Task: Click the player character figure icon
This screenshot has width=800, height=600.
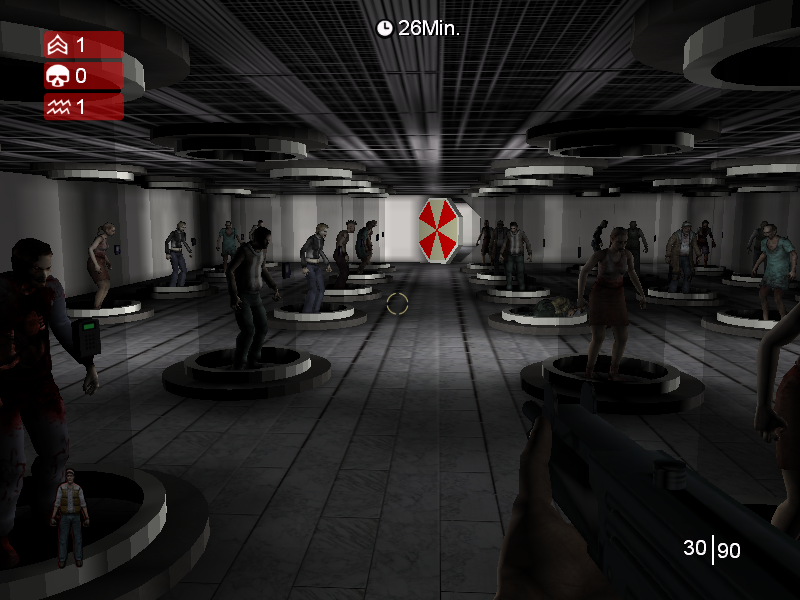Action: point(69,517)
